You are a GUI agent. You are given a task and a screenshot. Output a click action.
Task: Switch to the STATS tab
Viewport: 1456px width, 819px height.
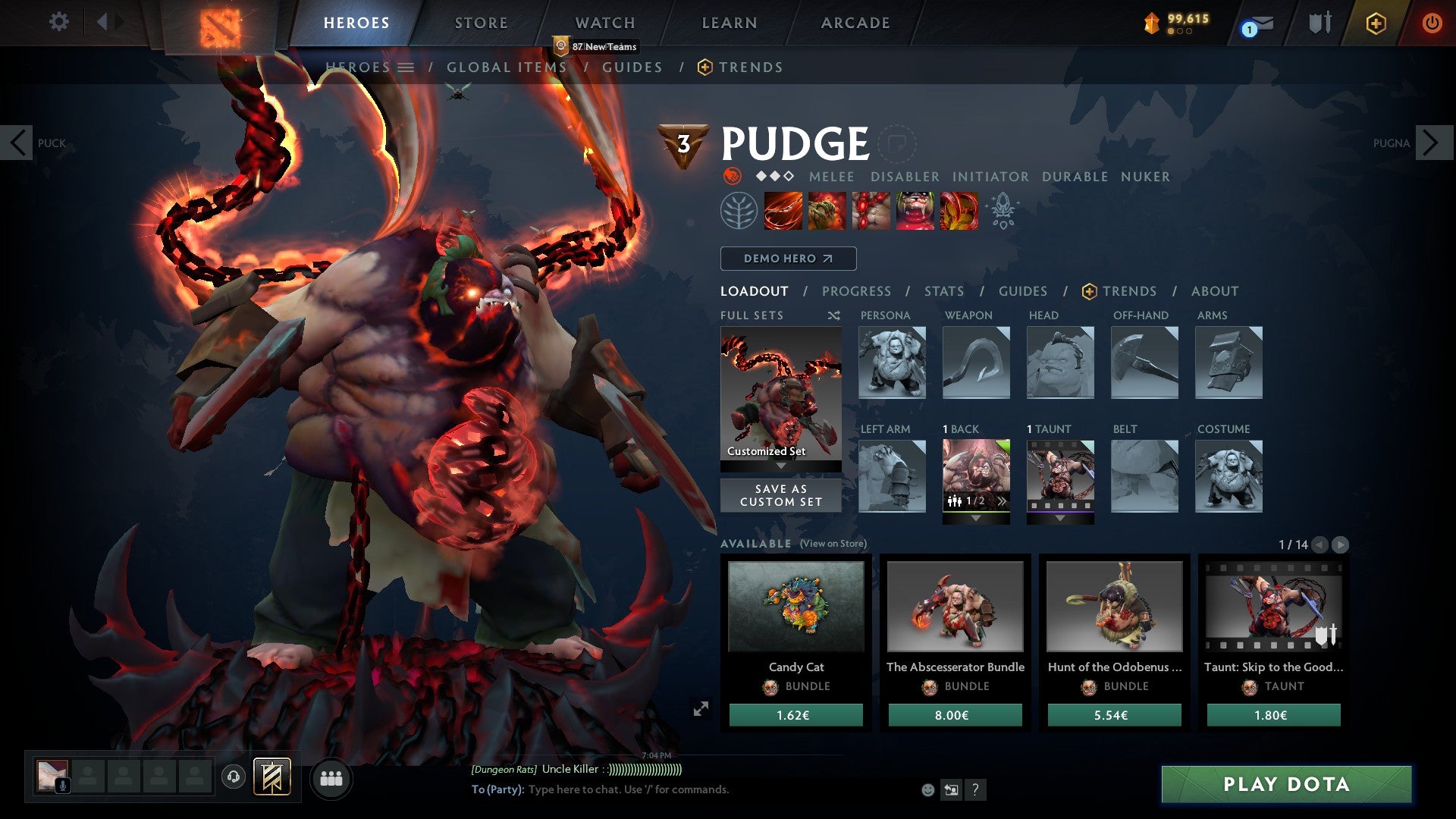[x=943, y=291]
